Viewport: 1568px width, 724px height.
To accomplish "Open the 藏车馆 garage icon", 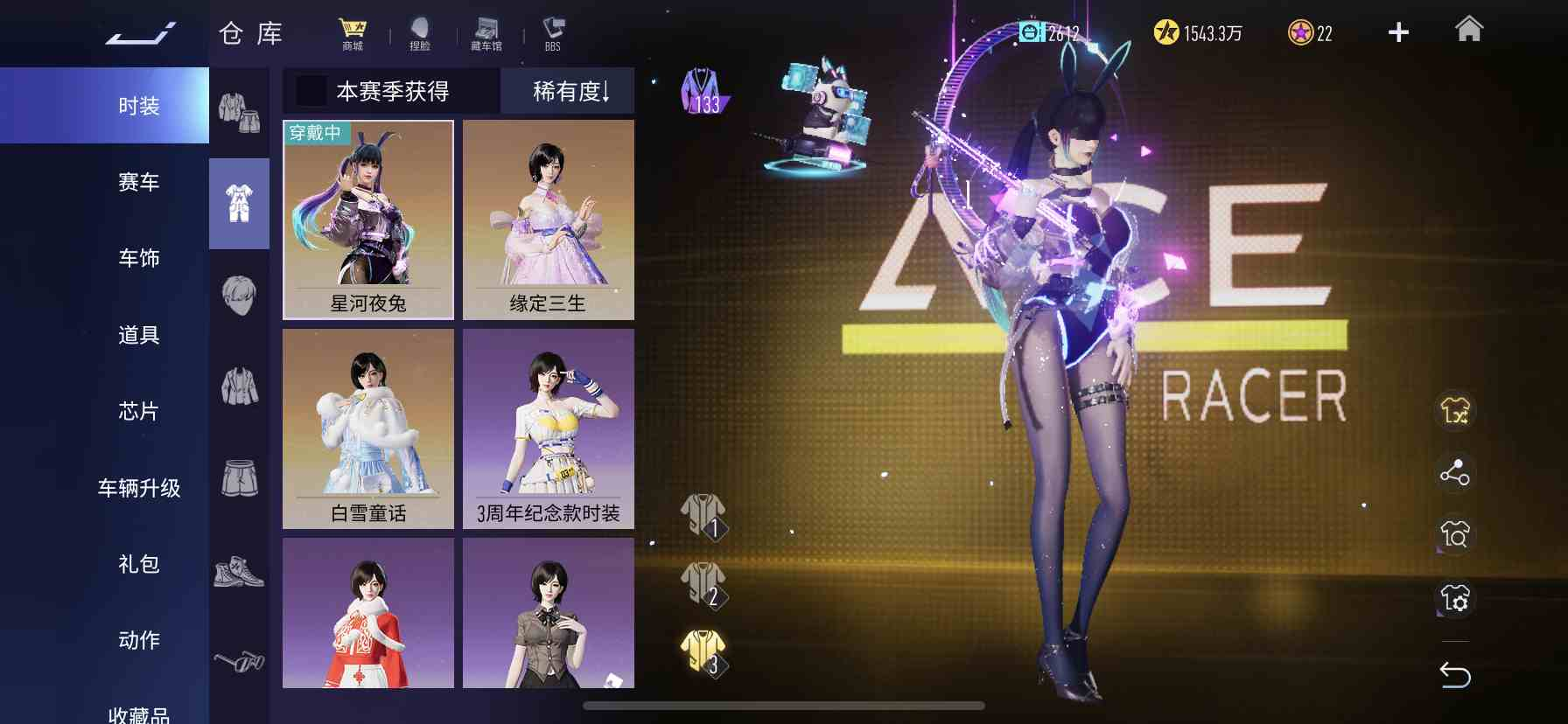I will [x=486, y=34].
